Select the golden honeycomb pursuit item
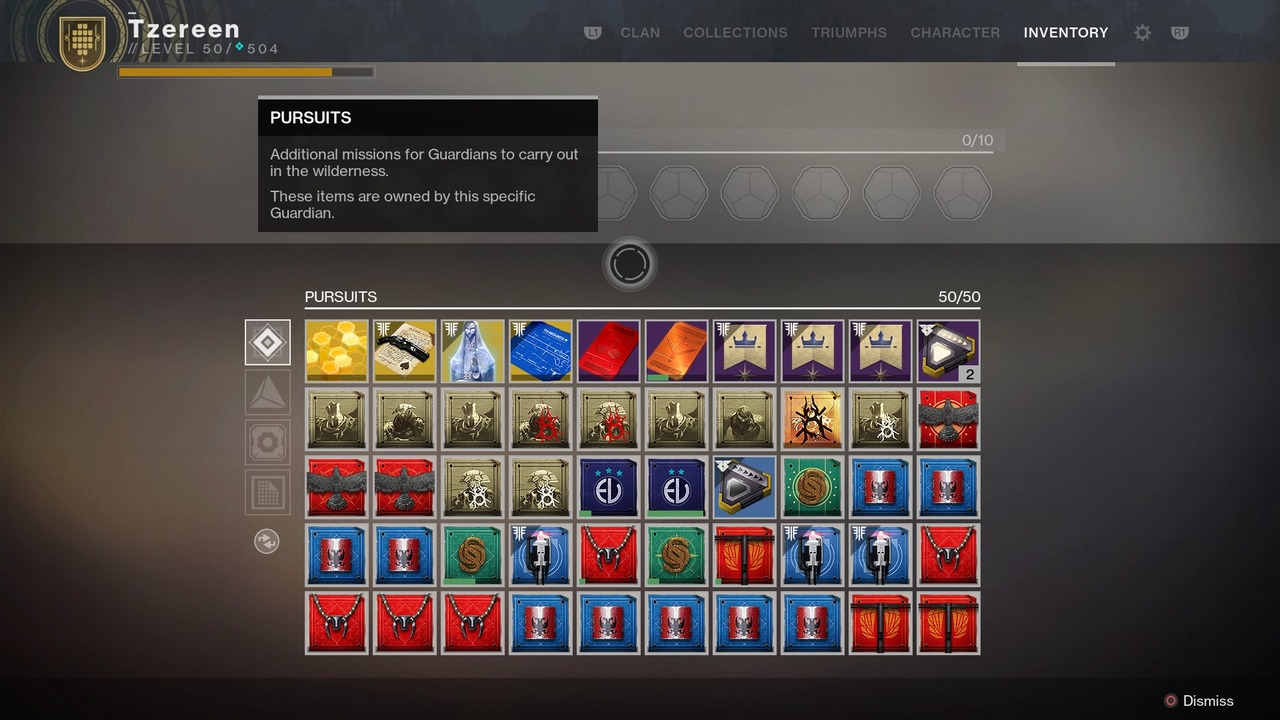 337,351
